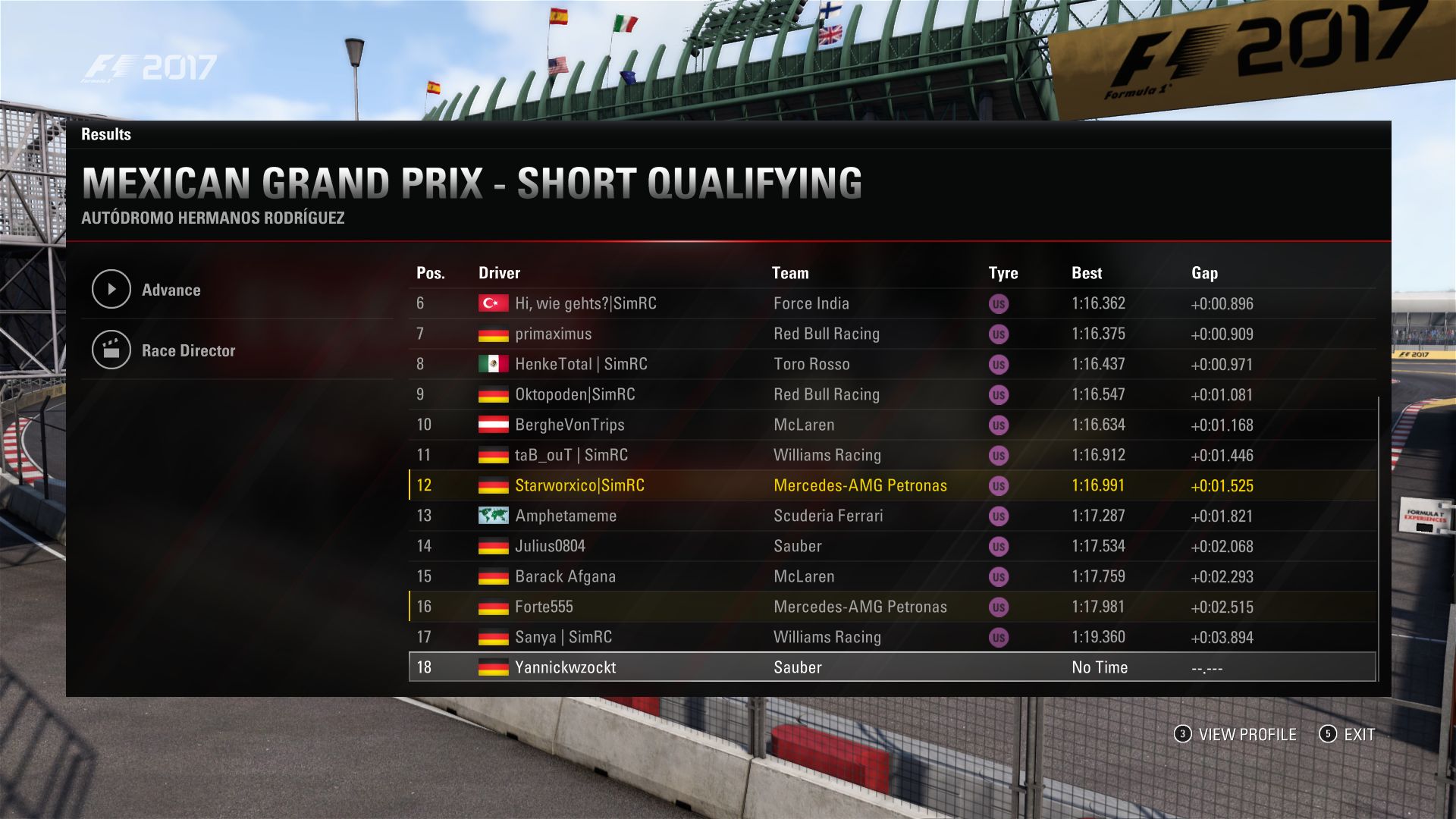Highlight Barack Afgana's row
The height and width of the screenshot is (819, 1456).
pyautogui.click(x=565, y=576)
